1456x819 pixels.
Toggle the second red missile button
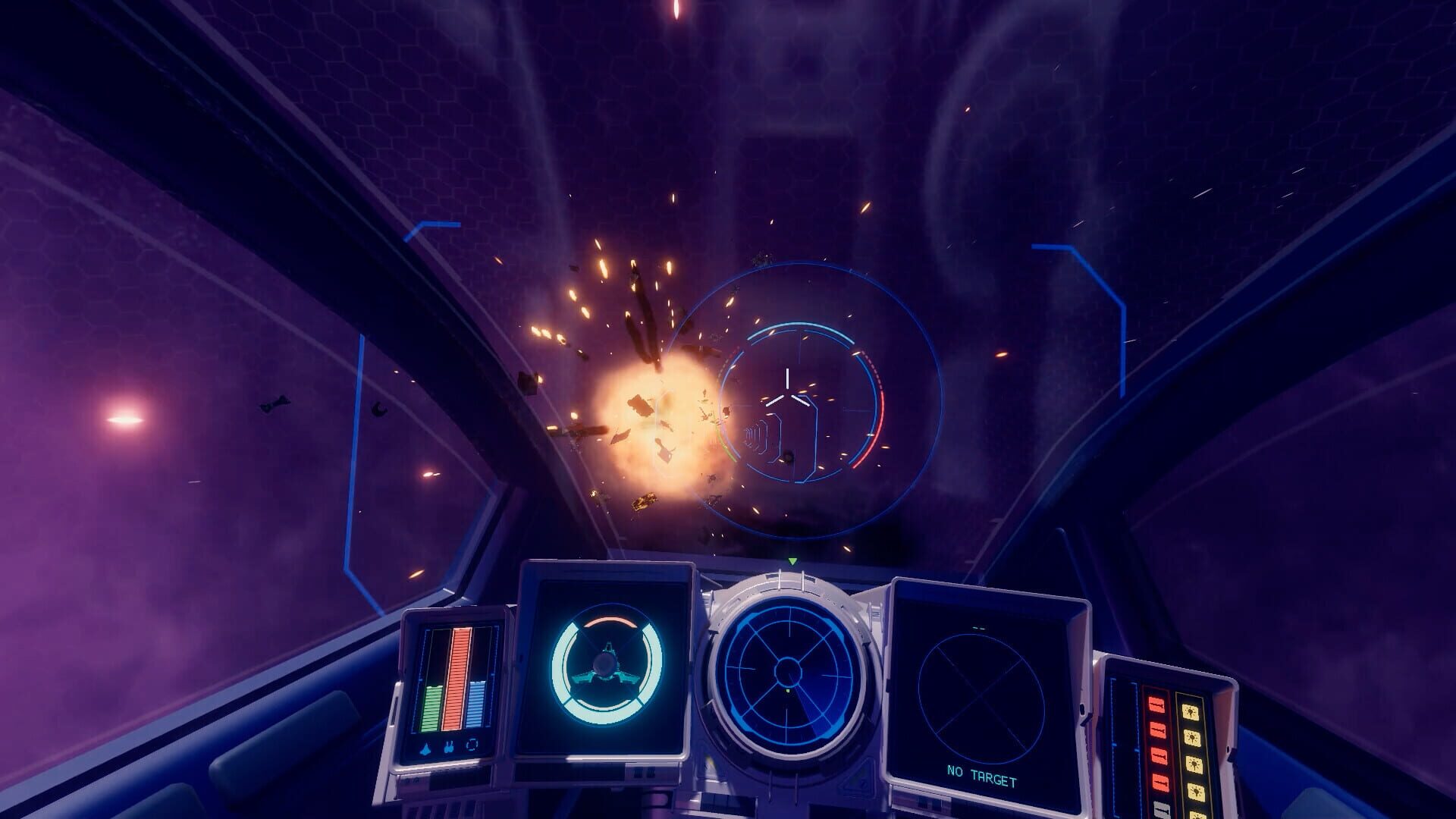pos(1157,730)
